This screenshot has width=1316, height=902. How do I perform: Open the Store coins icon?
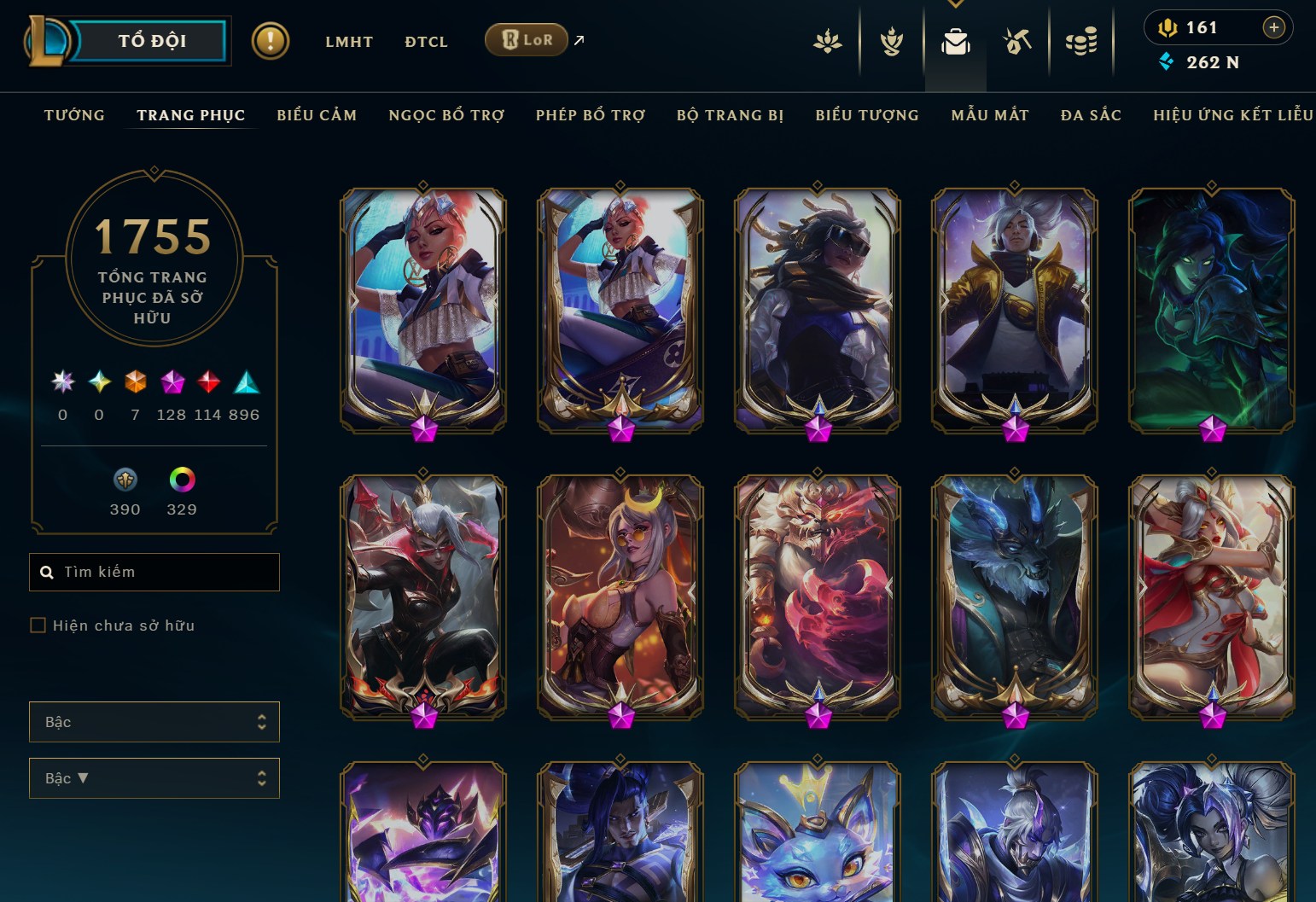(1080, 40)
